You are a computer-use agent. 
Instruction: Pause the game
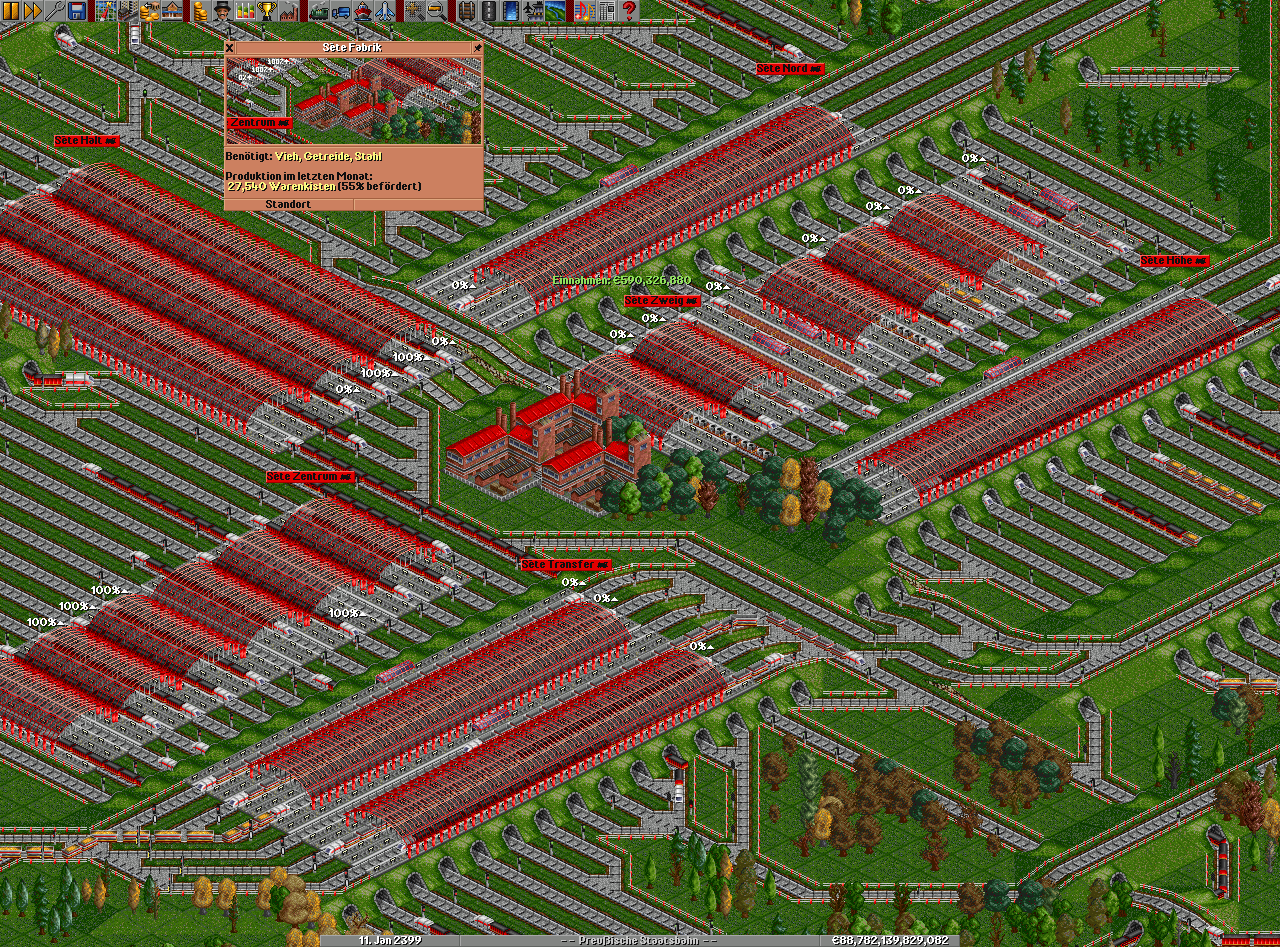click(x=11, y=11)
